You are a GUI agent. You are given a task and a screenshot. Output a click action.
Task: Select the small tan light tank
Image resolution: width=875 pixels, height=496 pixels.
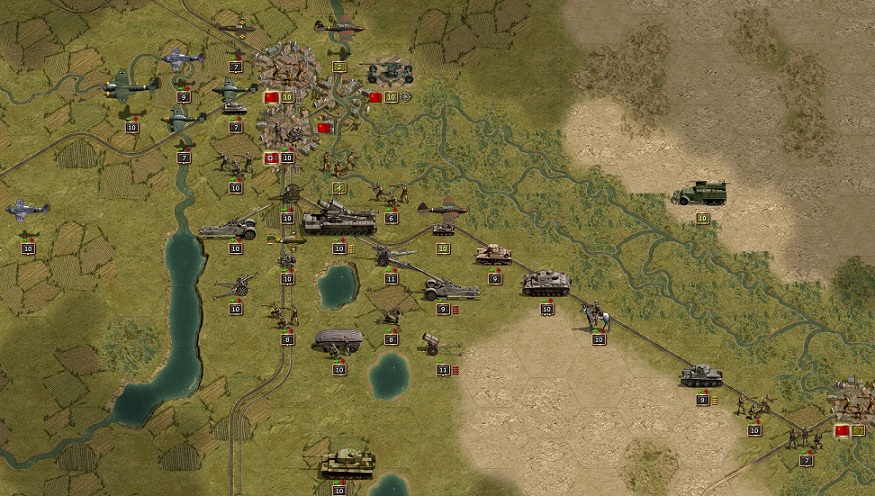[x=493, y=255]
